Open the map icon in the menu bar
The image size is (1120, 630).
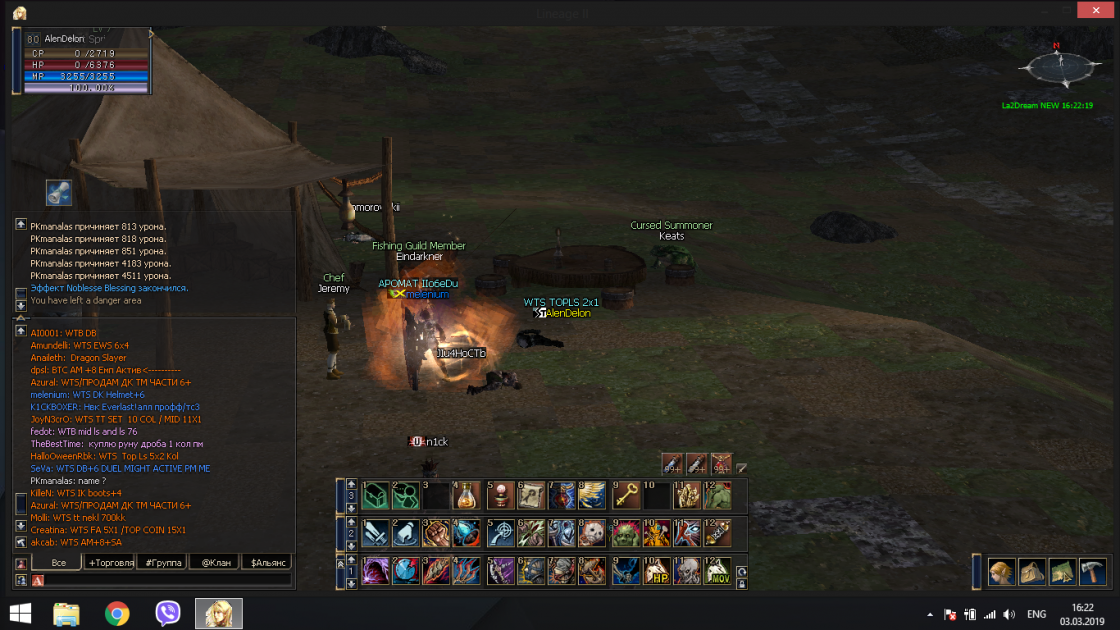[x=1062, y=572]
